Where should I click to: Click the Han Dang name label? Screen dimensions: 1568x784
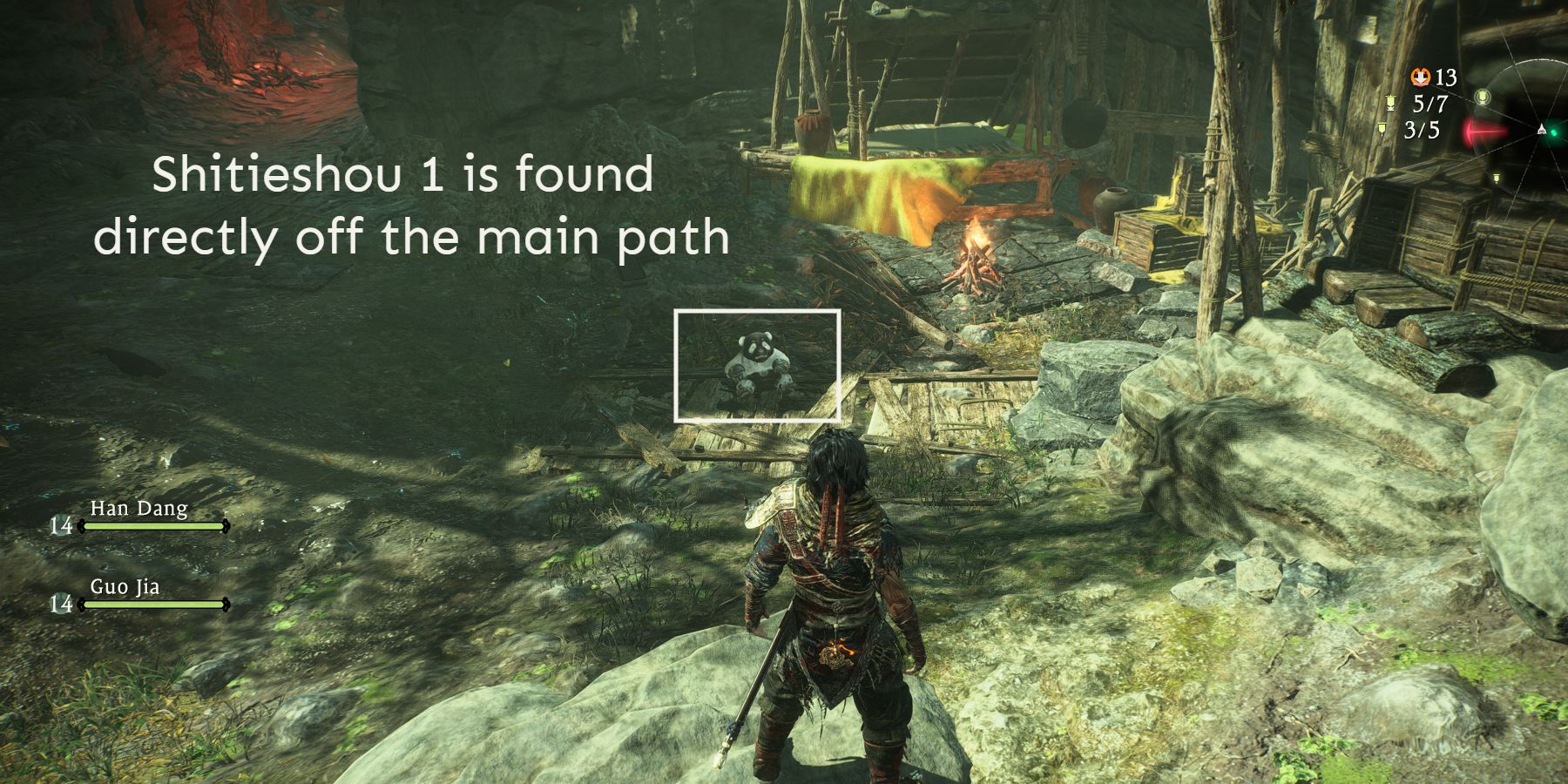click(139, 507)
